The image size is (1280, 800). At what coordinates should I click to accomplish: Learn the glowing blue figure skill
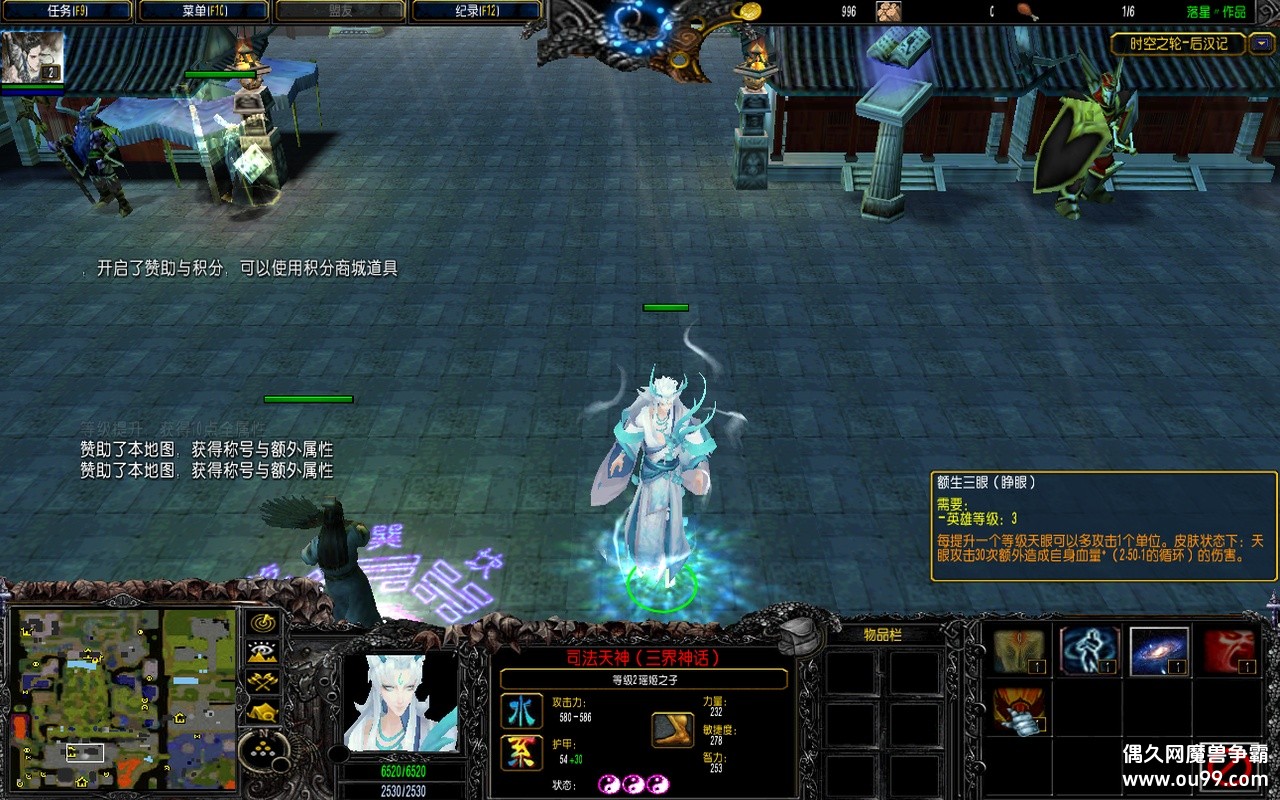[1089, 652]
